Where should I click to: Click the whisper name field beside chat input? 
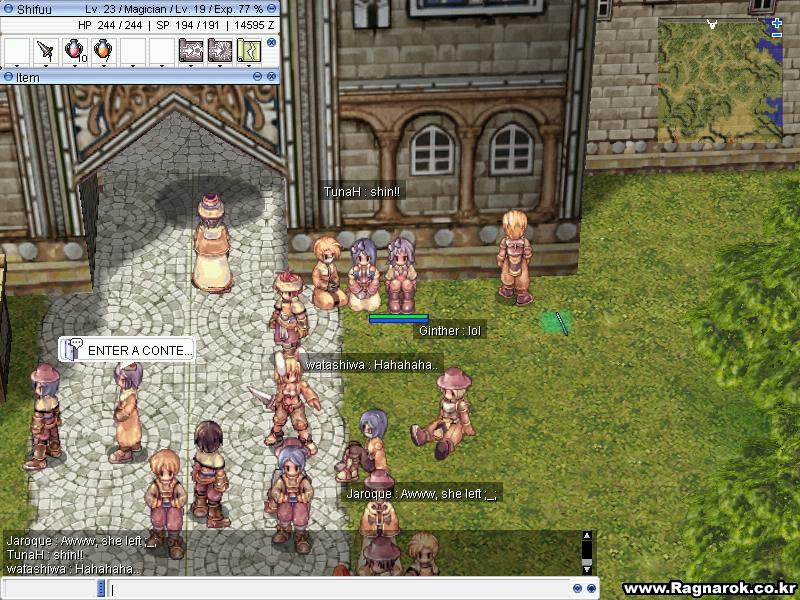click(50, 589)
